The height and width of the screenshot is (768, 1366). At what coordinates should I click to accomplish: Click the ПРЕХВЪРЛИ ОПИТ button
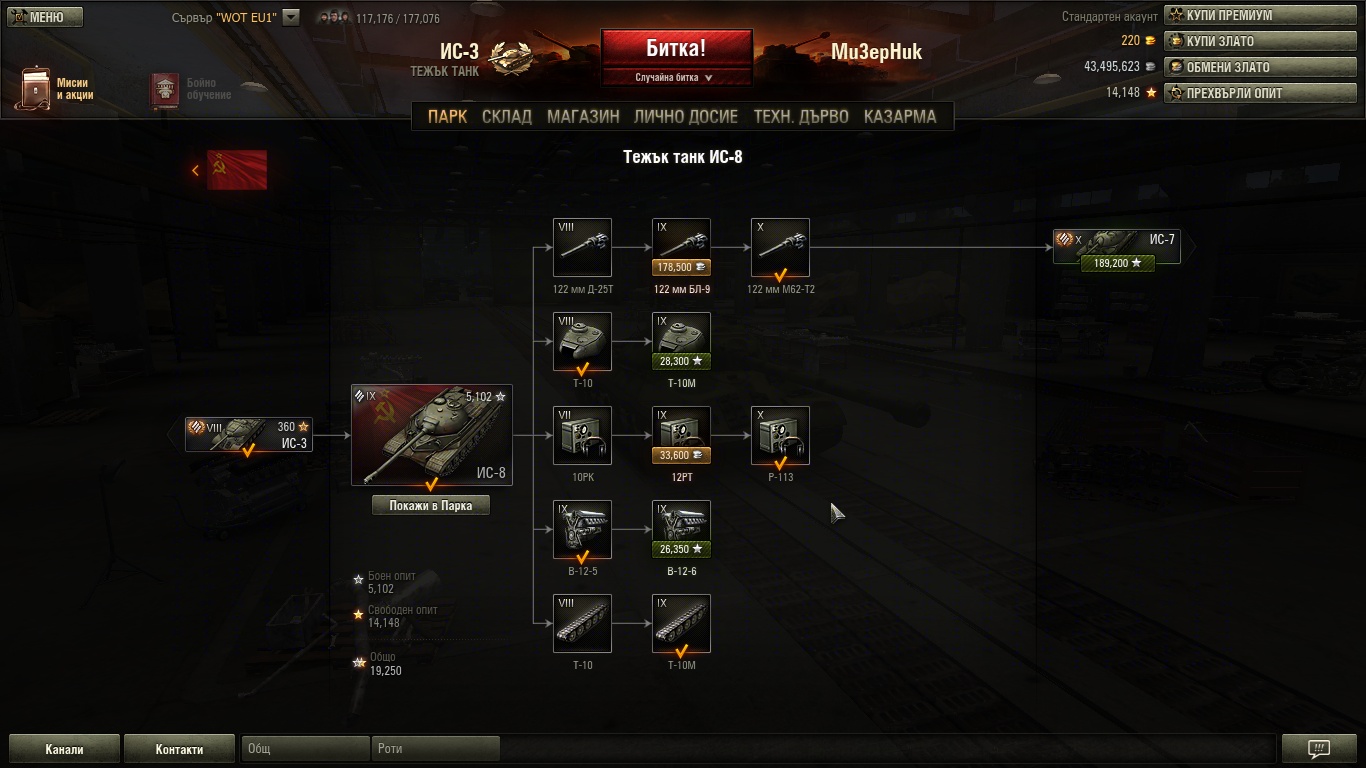point(1261,93)
